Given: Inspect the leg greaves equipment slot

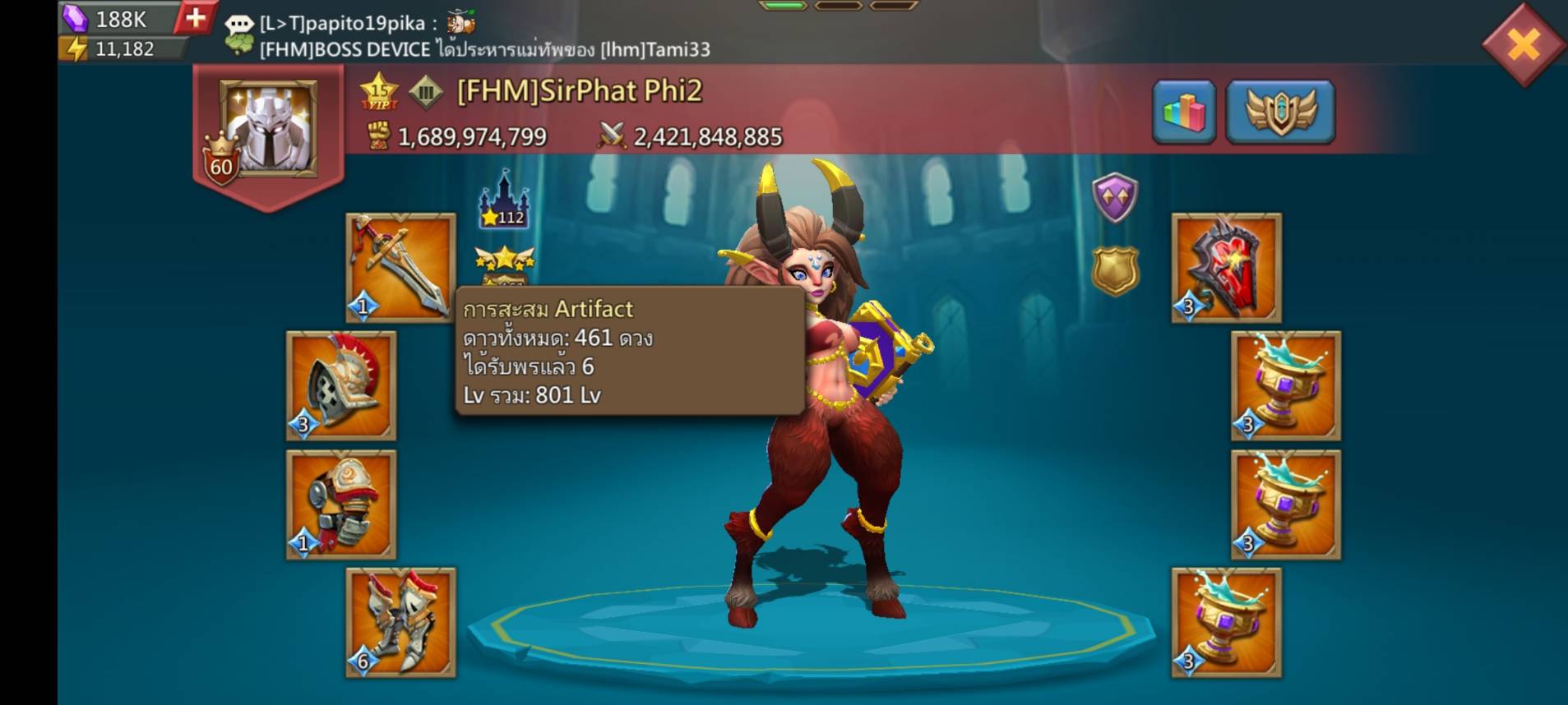Looking at the screenshot, I should (400, 622).
